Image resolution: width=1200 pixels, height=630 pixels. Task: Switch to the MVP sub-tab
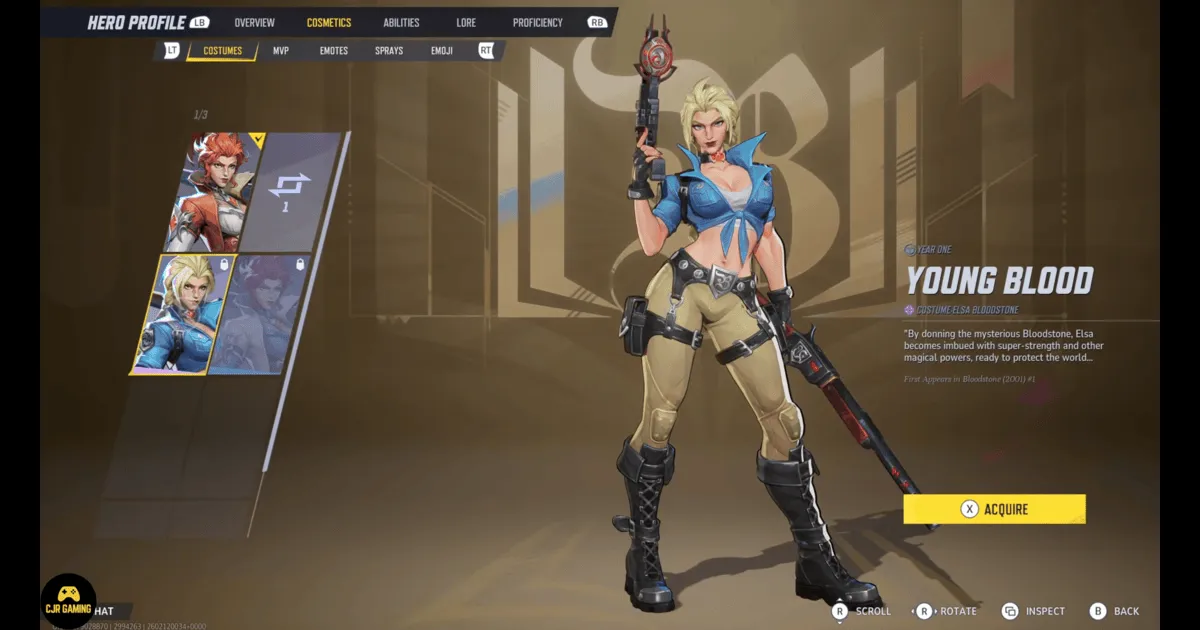[x=281, y=51]
